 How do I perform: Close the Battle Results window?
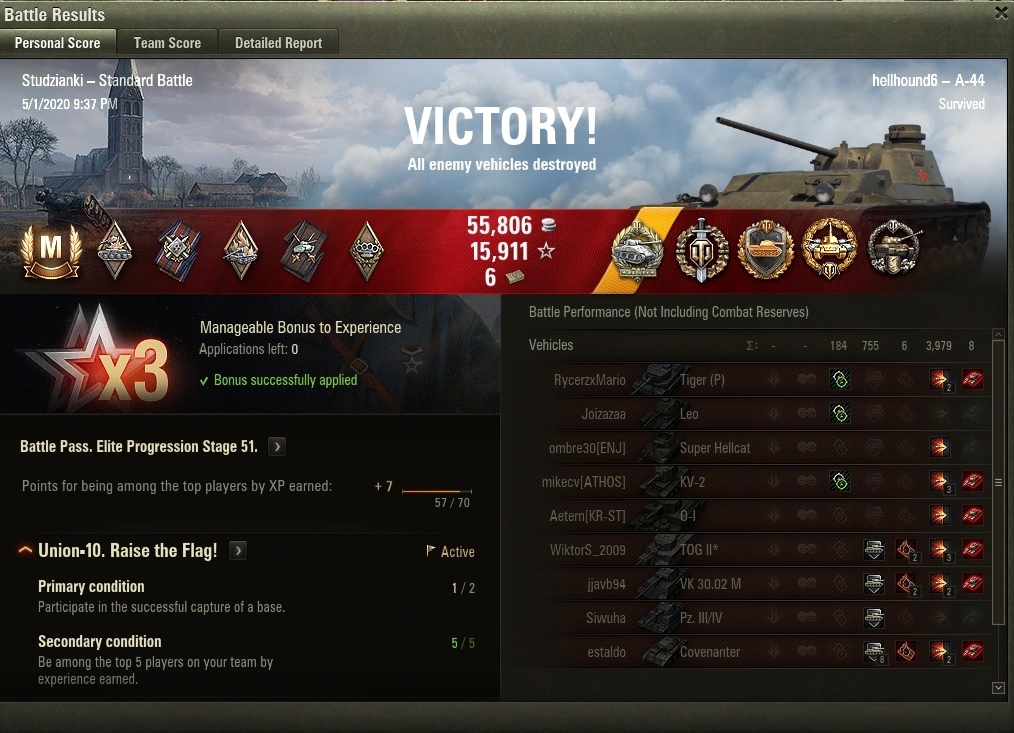(x=1001, y=13)
